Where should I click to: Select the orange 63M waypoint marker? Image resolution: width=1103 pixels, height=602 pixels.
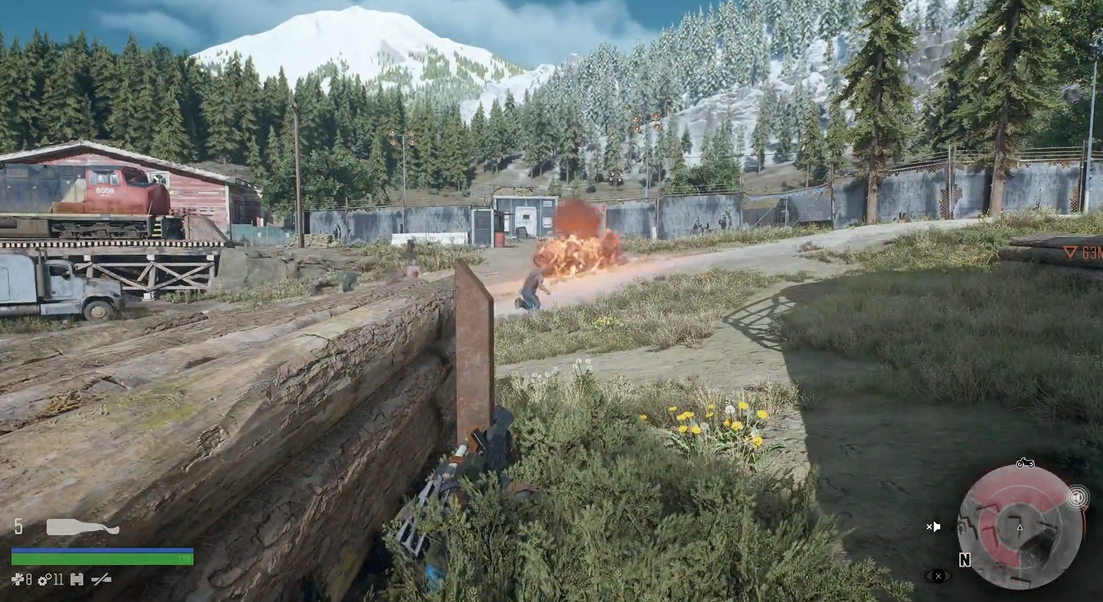tap(1082, 253)
